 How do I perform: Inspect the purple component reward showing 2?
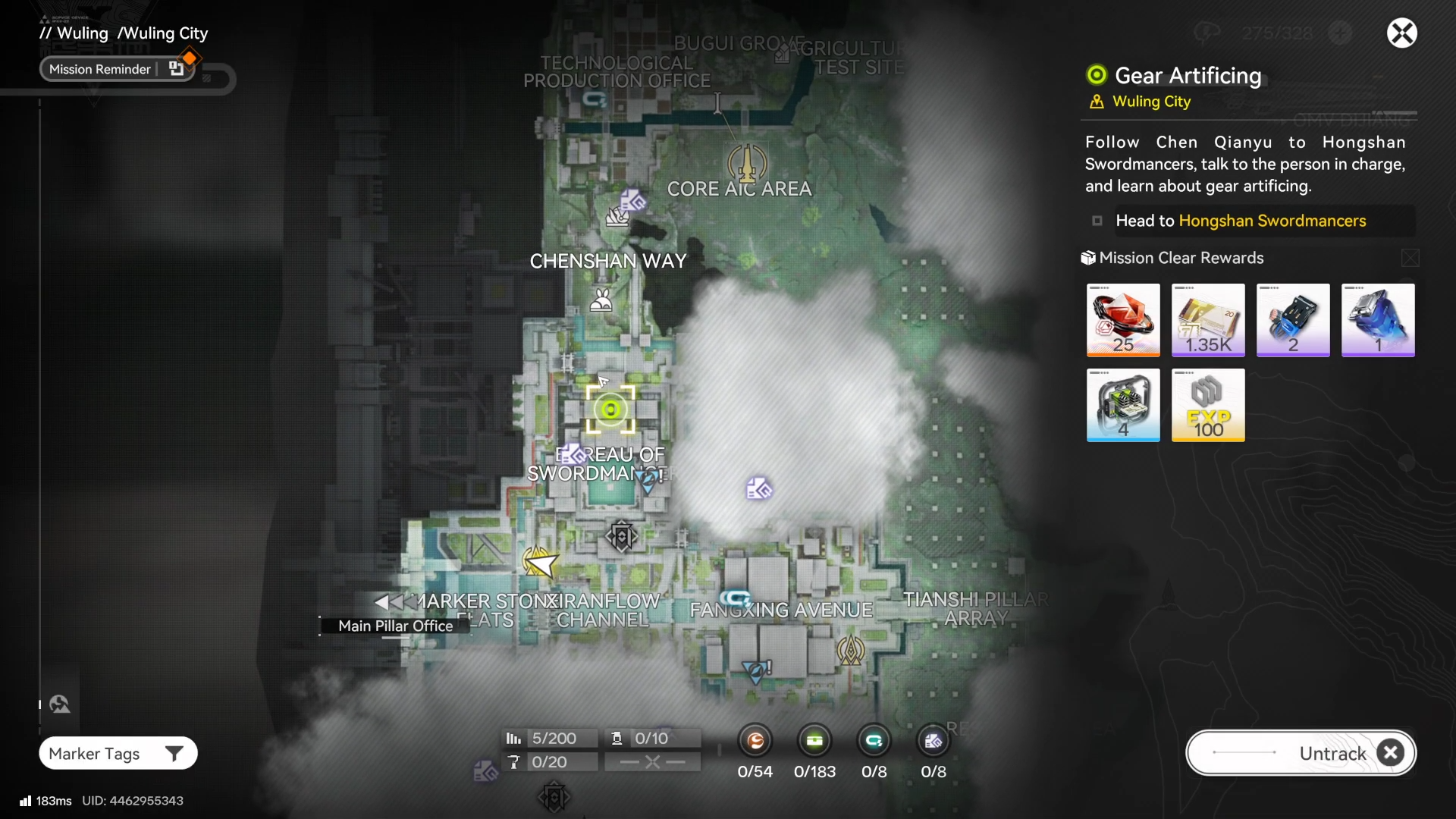click(x=1293, y=320)
